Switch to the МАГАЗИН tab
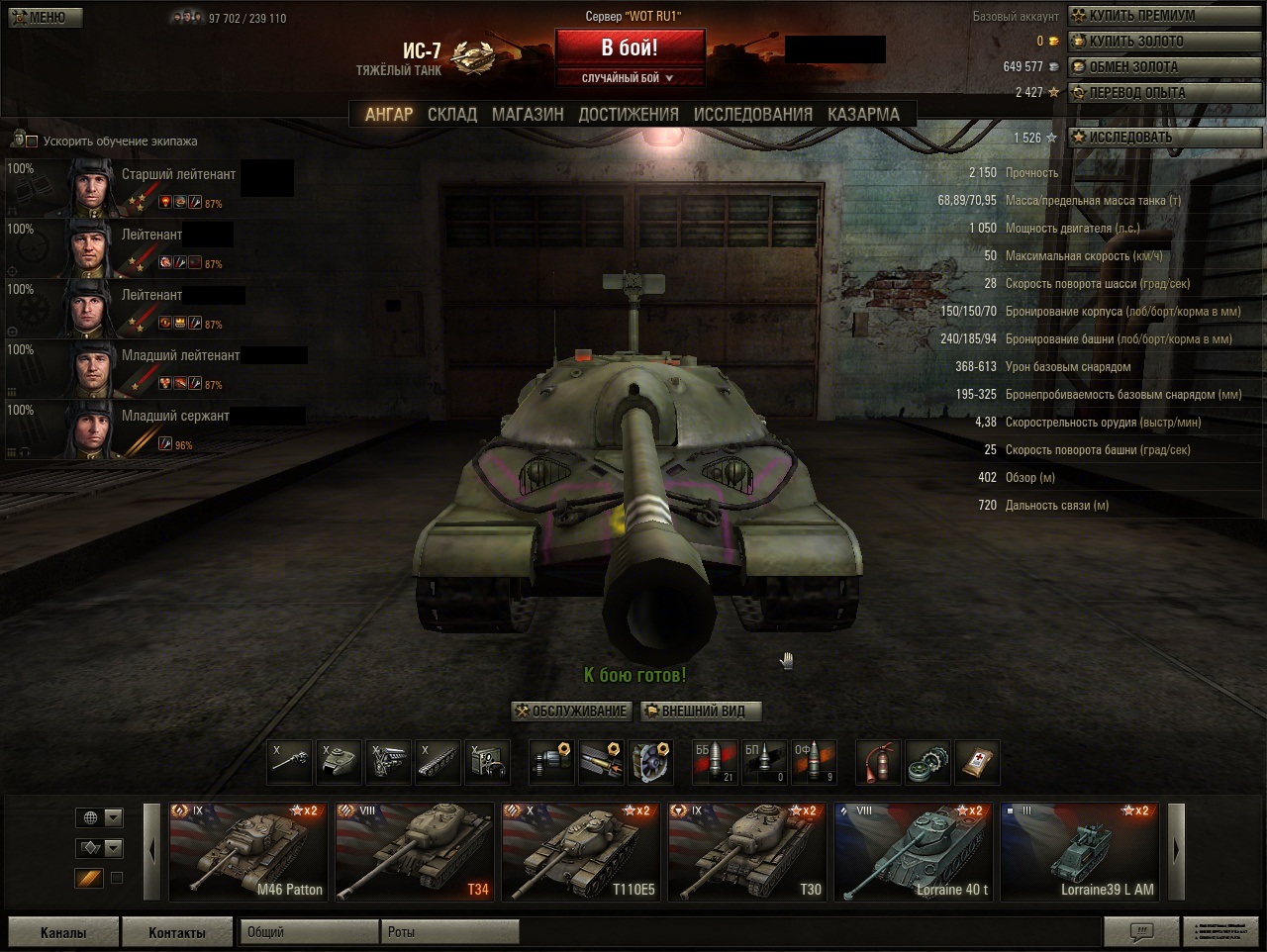 [x=528, y=115]
